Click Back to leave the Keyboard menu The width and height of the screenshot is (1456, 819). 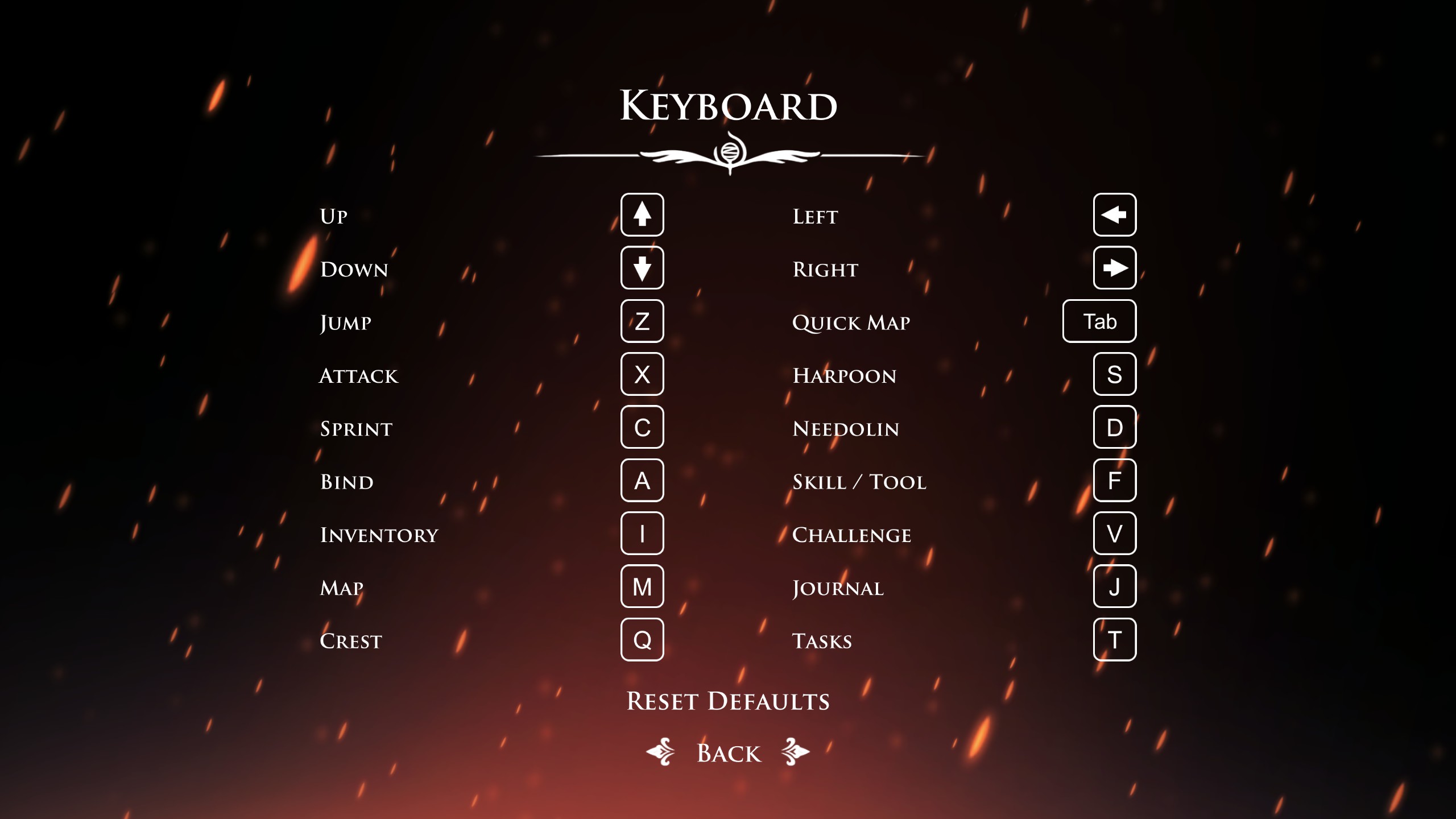[x=727, y=752]
